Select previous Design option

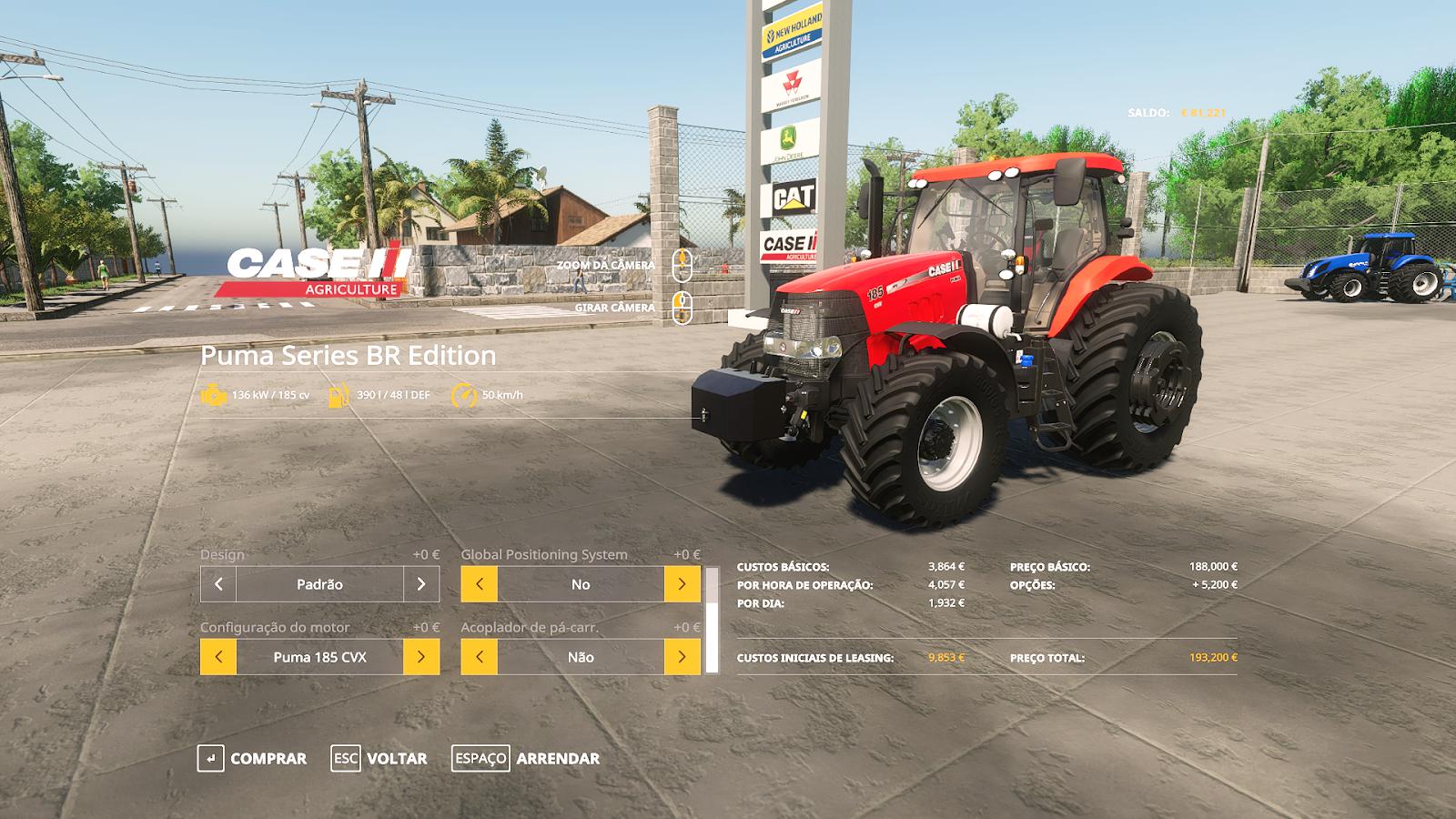pyautogui.click(x=218, y=584)
